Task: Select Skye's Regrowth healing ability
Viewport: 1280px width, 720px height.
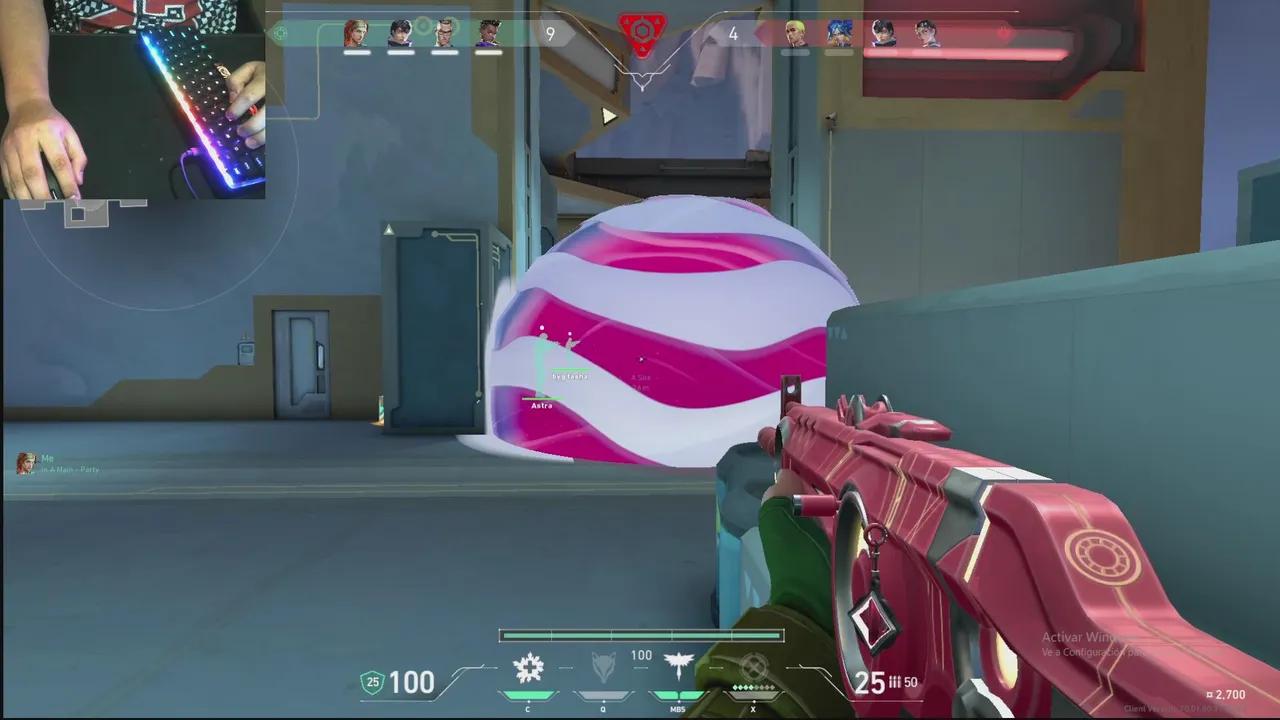Action: pos(528,674)
